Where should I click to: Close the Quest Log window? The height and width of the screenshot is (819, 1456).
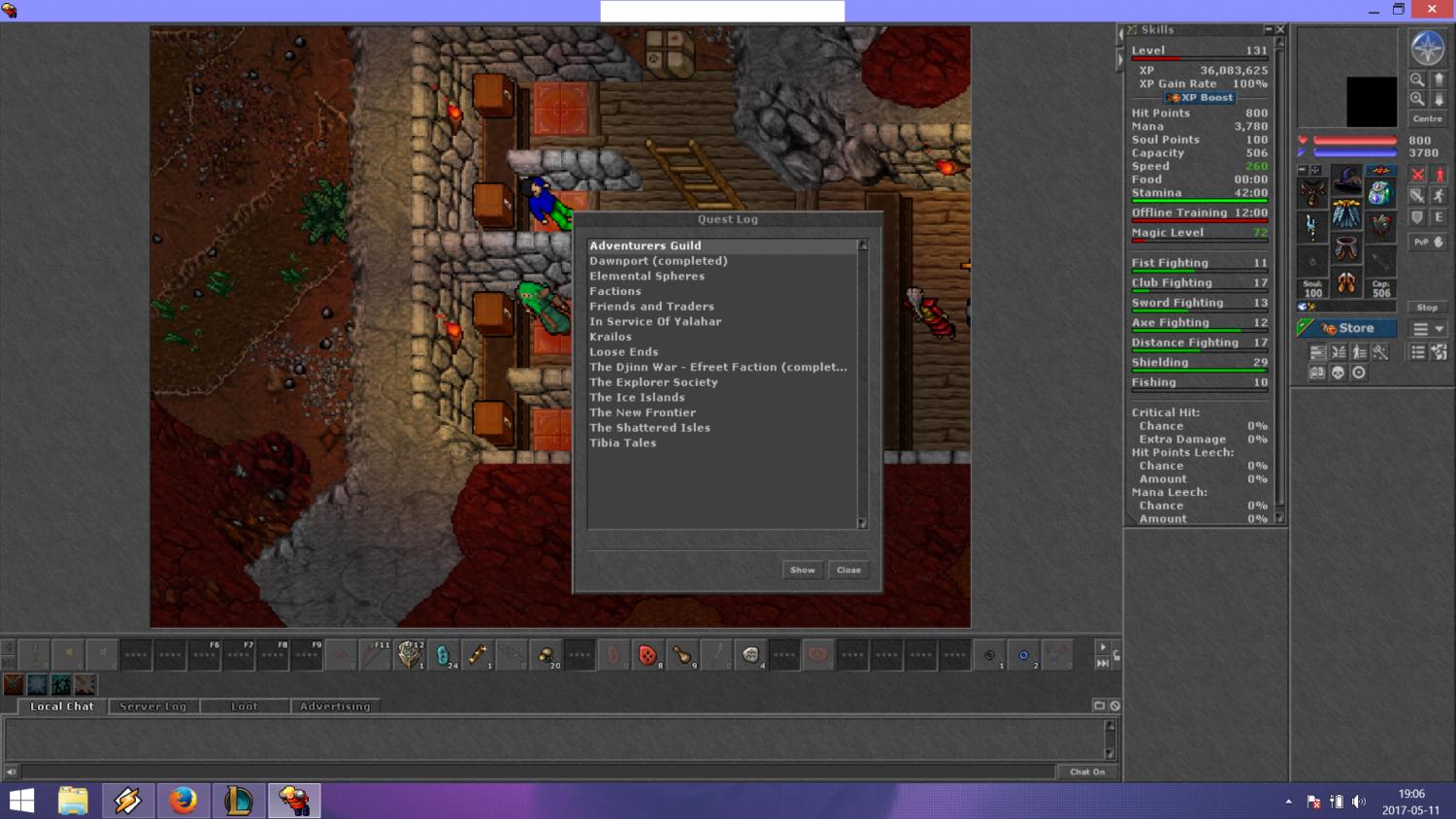click(848, 570)
